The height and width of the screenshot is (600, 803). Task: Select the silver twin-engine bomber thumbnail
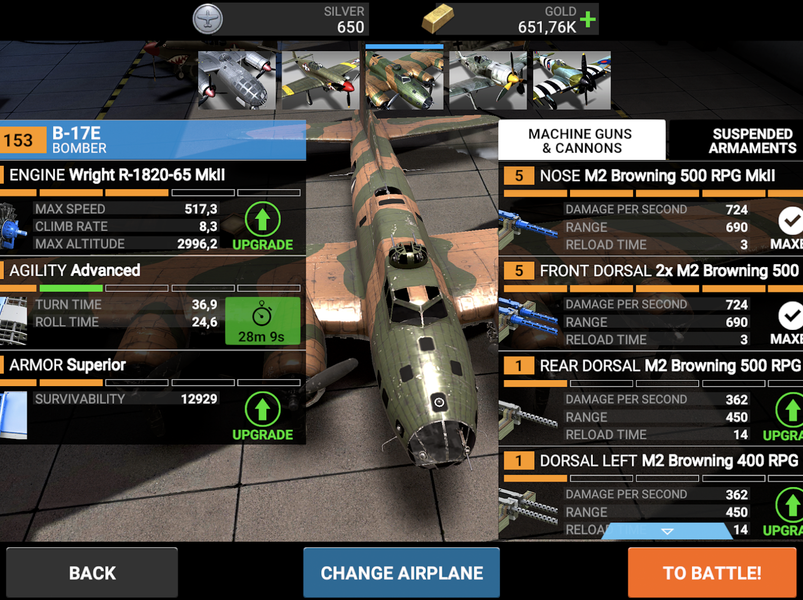[x=237, y=80]
